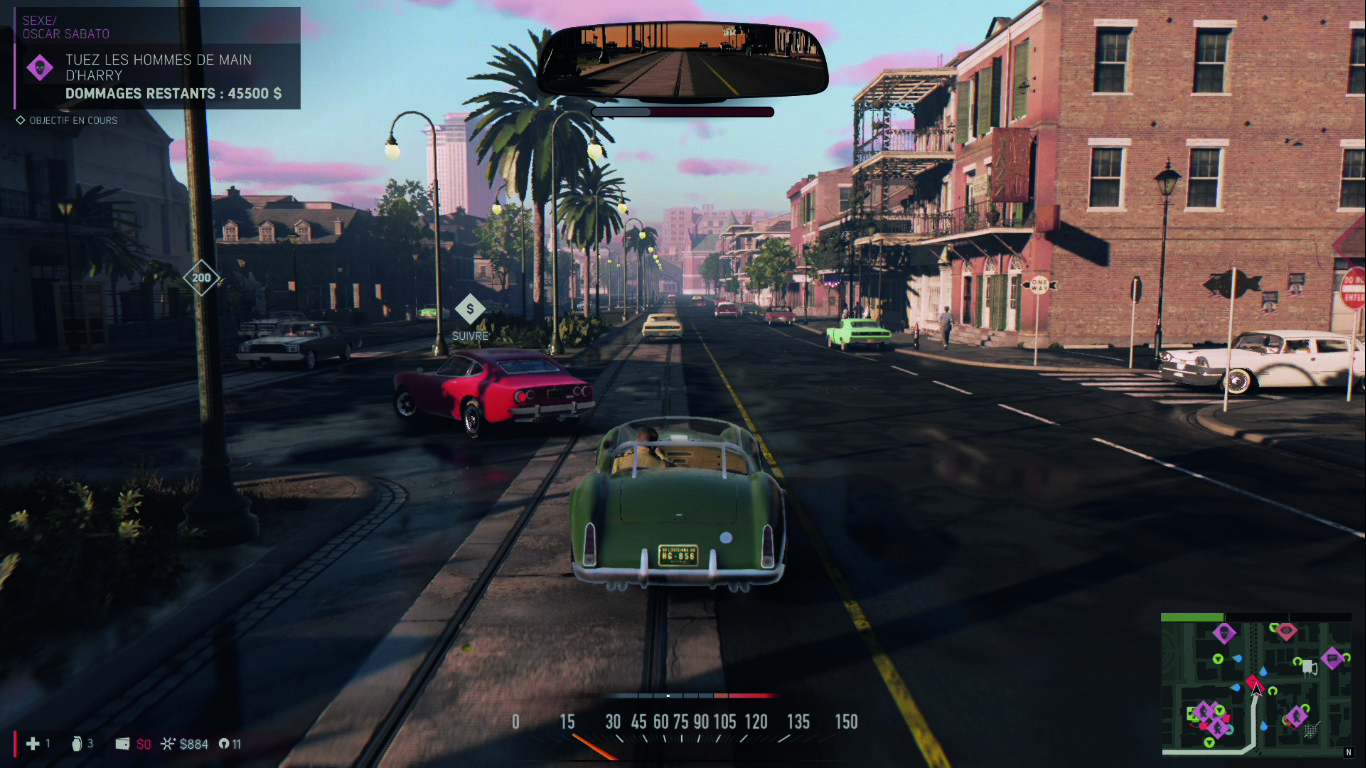
Task: Click the north N indicator on minimap
Action: 1347,752
